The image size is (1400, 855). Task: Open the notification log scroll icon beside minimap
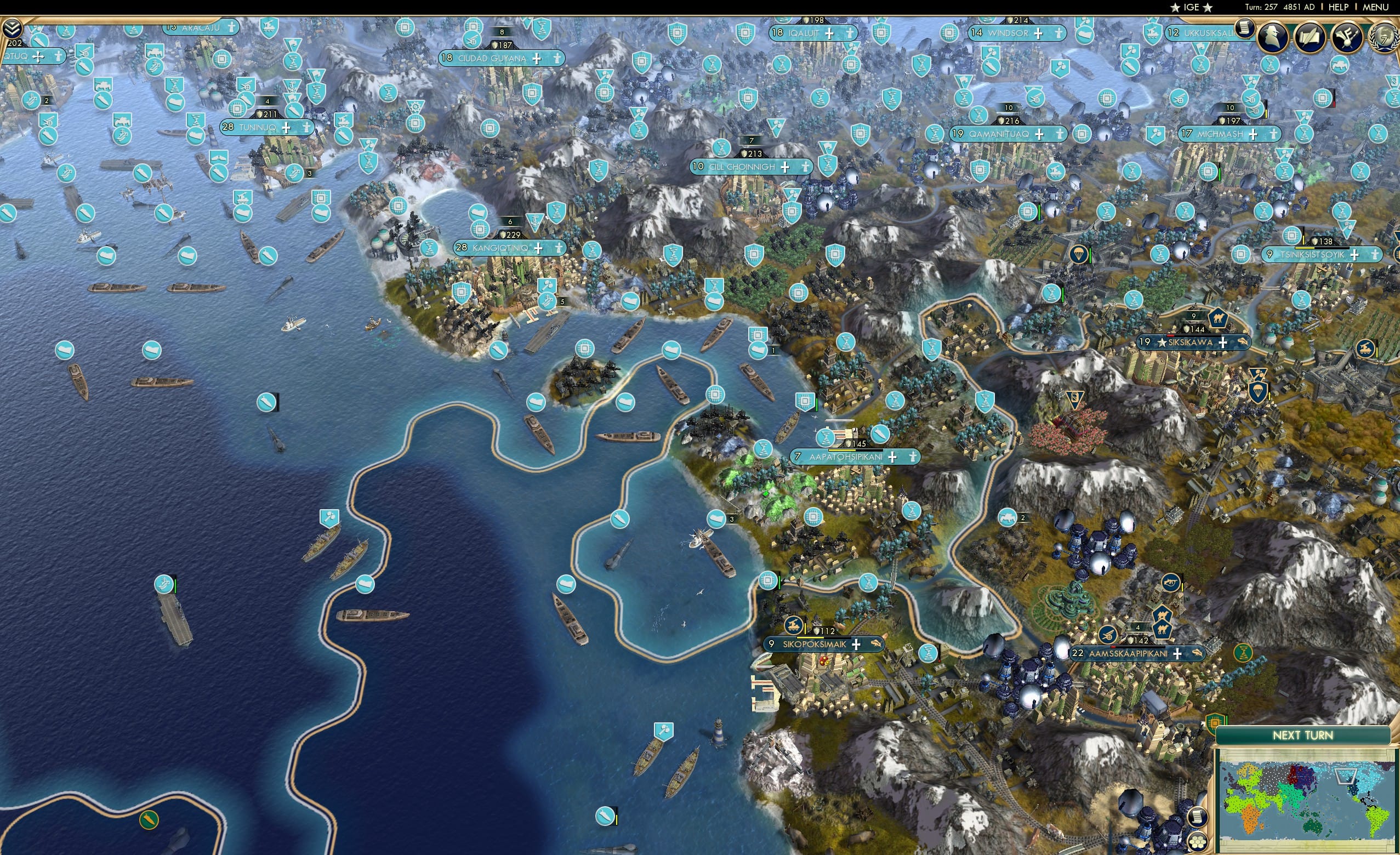click(1198, 818)
